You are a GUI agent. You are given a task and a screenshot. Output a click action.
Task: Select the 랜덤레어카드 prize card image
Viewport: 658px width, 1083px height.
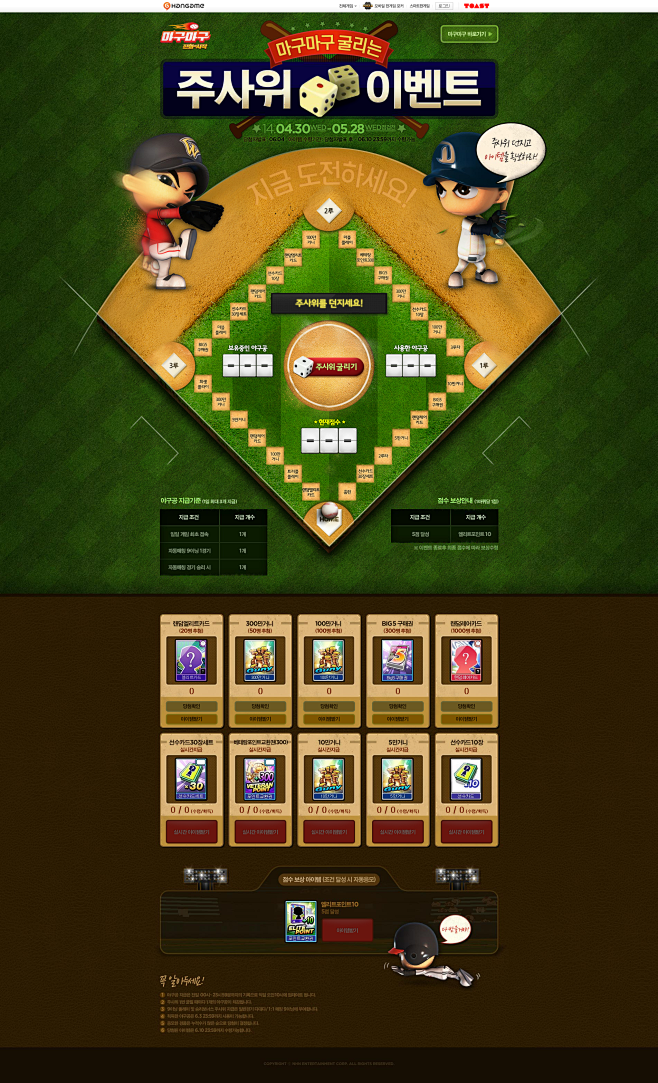tap(467, 660)
